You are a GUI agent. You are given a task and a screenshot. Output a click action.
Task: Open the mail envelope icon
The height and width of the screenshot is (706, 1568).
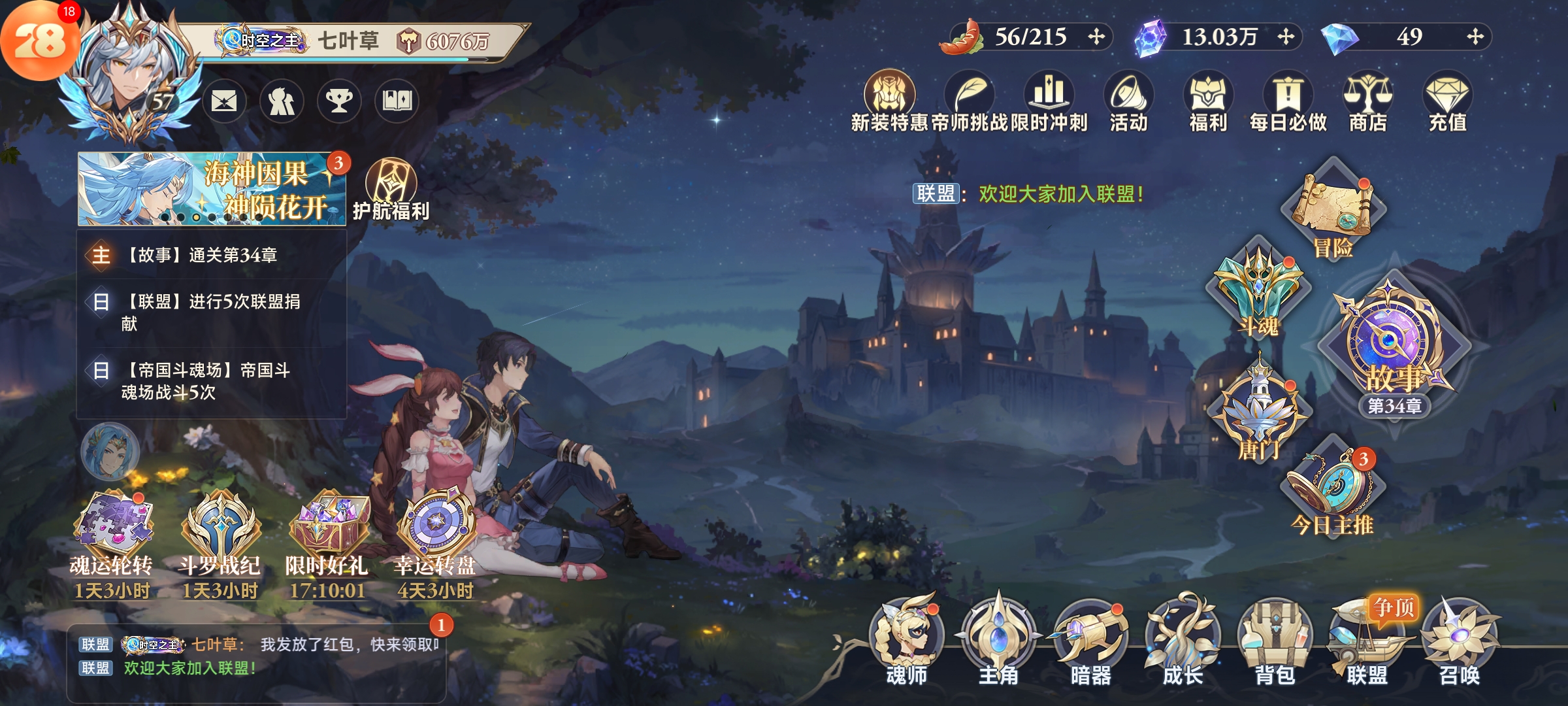224,101
